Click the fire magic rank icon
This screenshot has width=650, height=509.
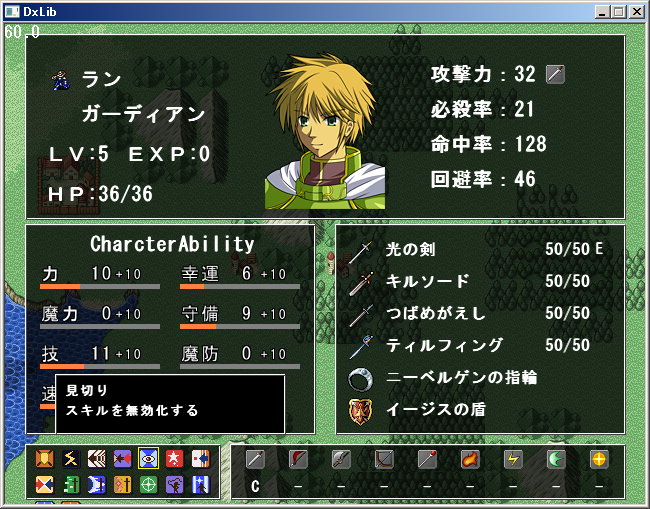(x=470, y=460)
